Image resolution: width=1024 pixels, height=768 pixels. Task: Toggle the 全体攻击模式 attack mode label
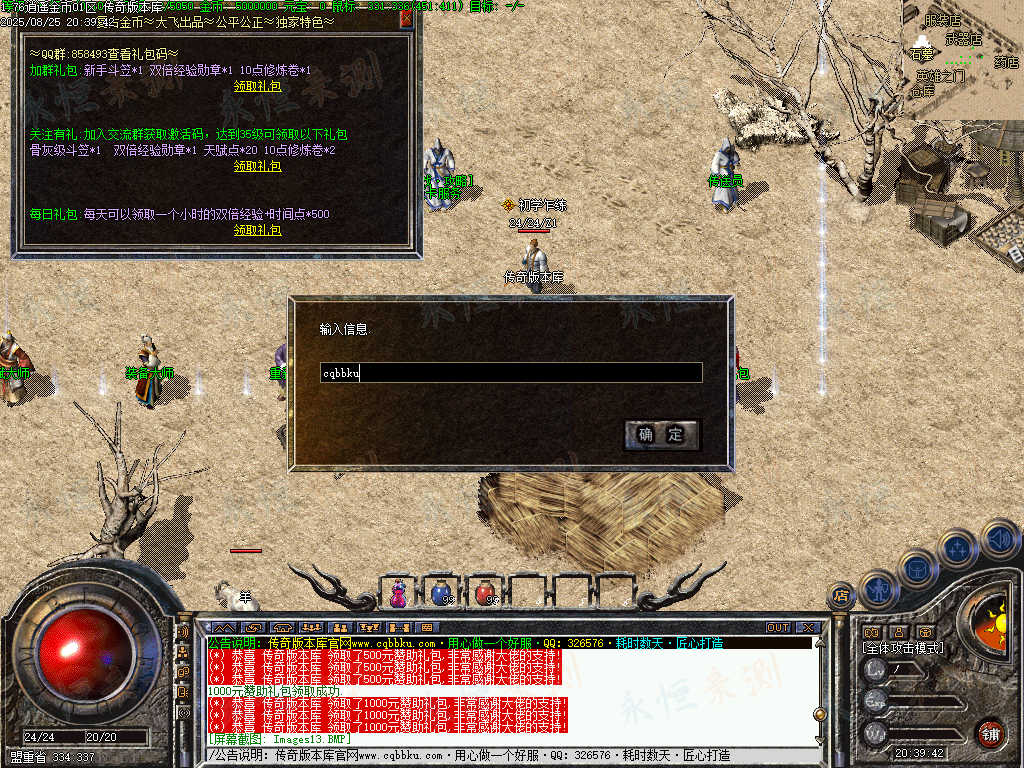[x=904, y=648]
